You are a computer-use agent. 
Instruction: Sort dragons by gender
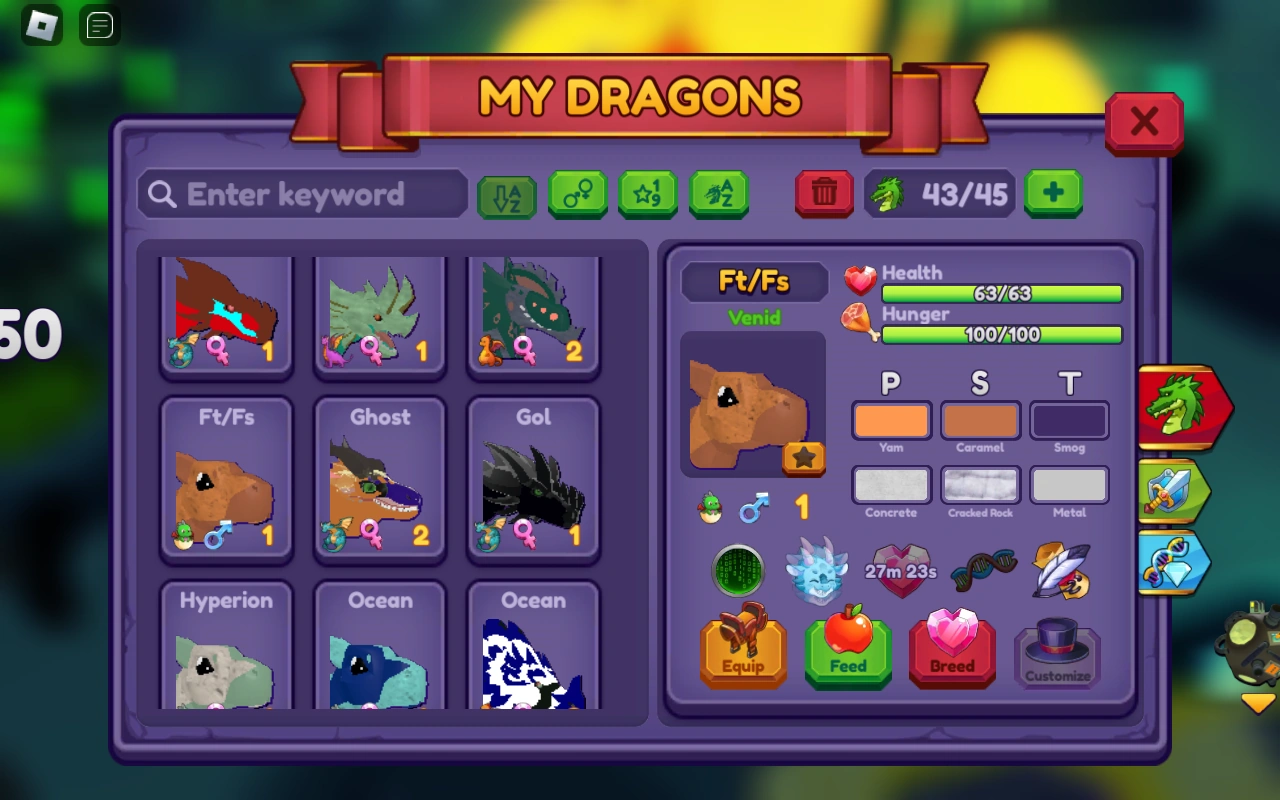[577, 195]
